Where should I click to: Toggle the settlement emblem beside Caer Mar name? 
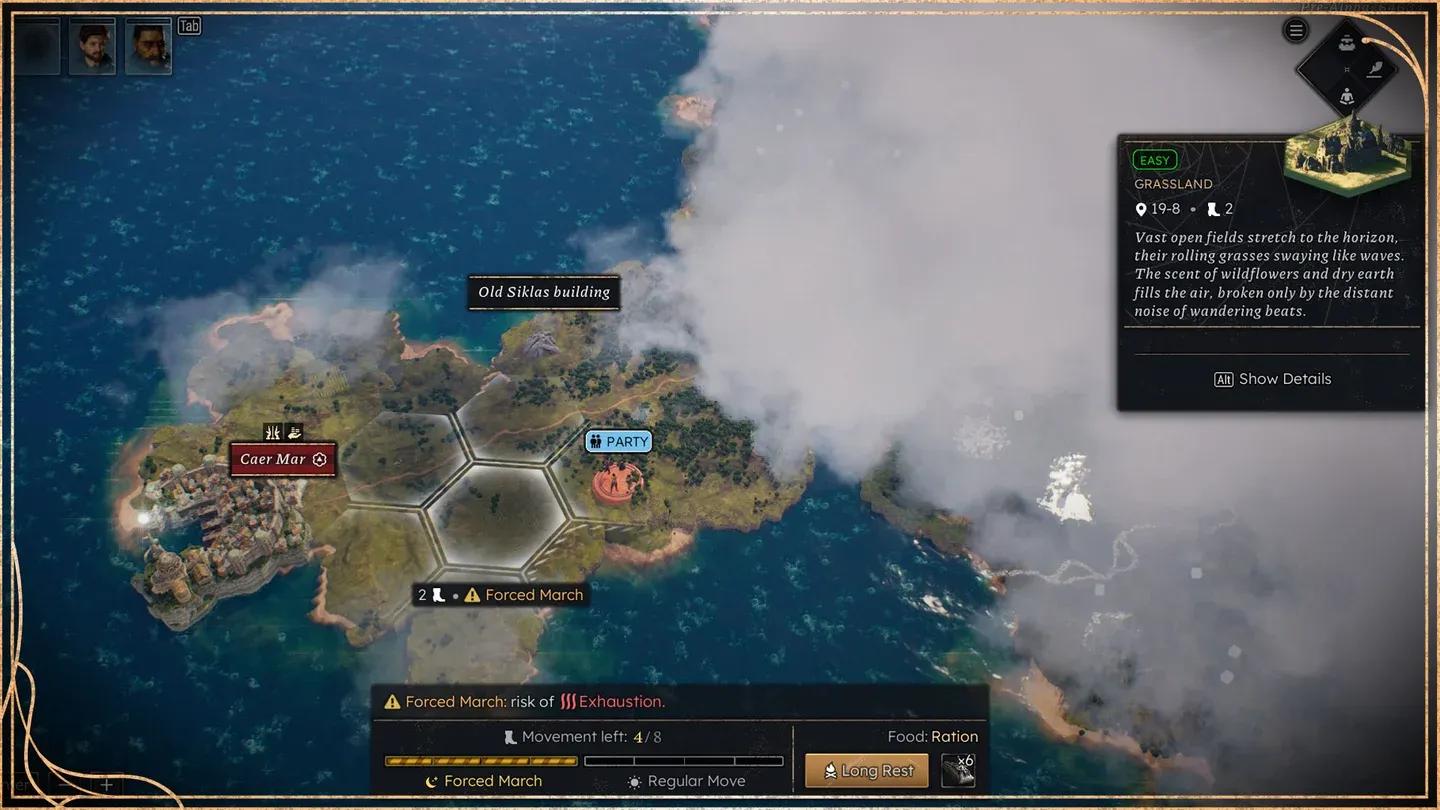pyautogui.click(x=318, y=459)
